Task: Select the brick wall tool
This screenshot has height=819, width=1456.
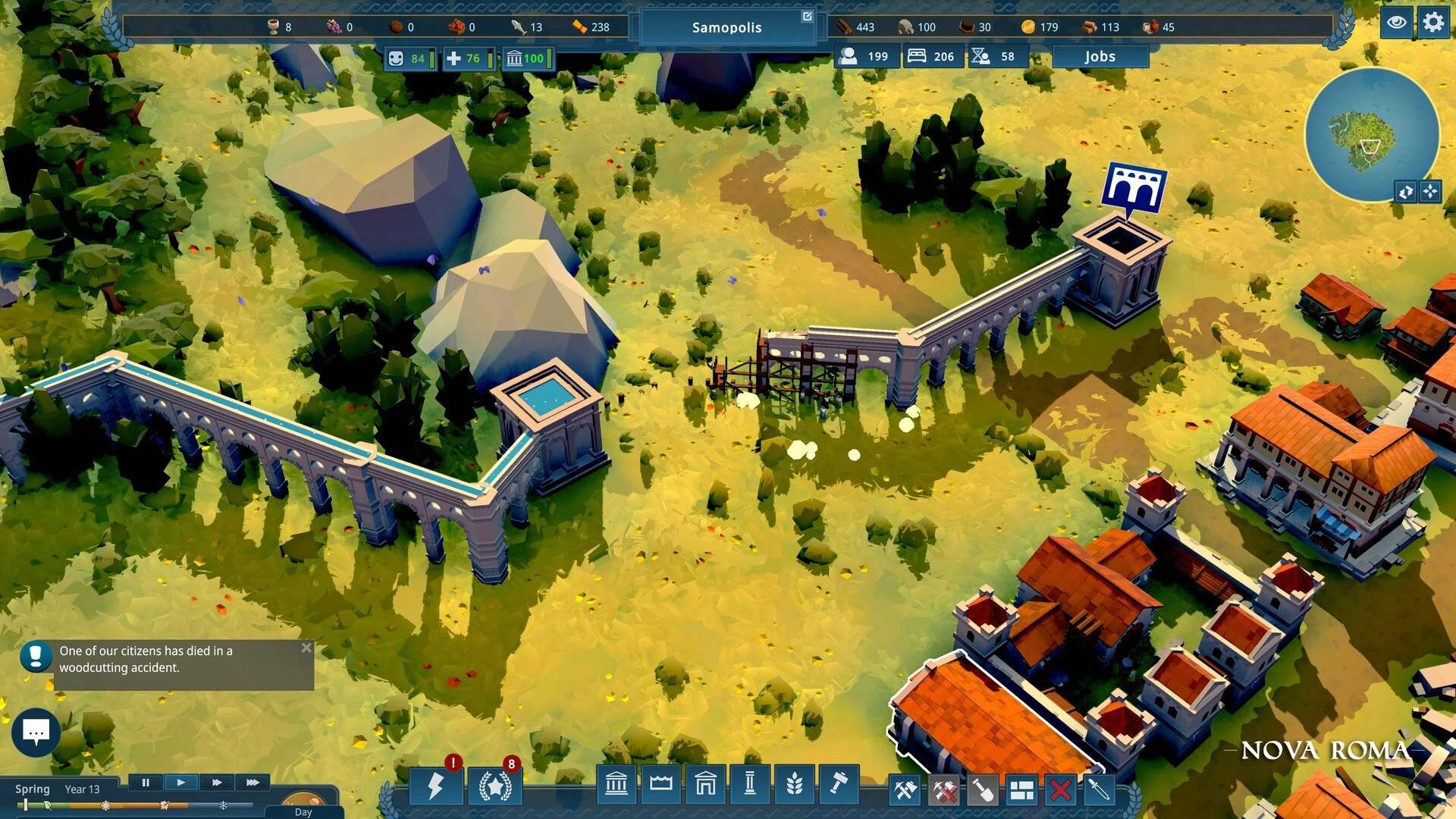Action: [1021, 790]
